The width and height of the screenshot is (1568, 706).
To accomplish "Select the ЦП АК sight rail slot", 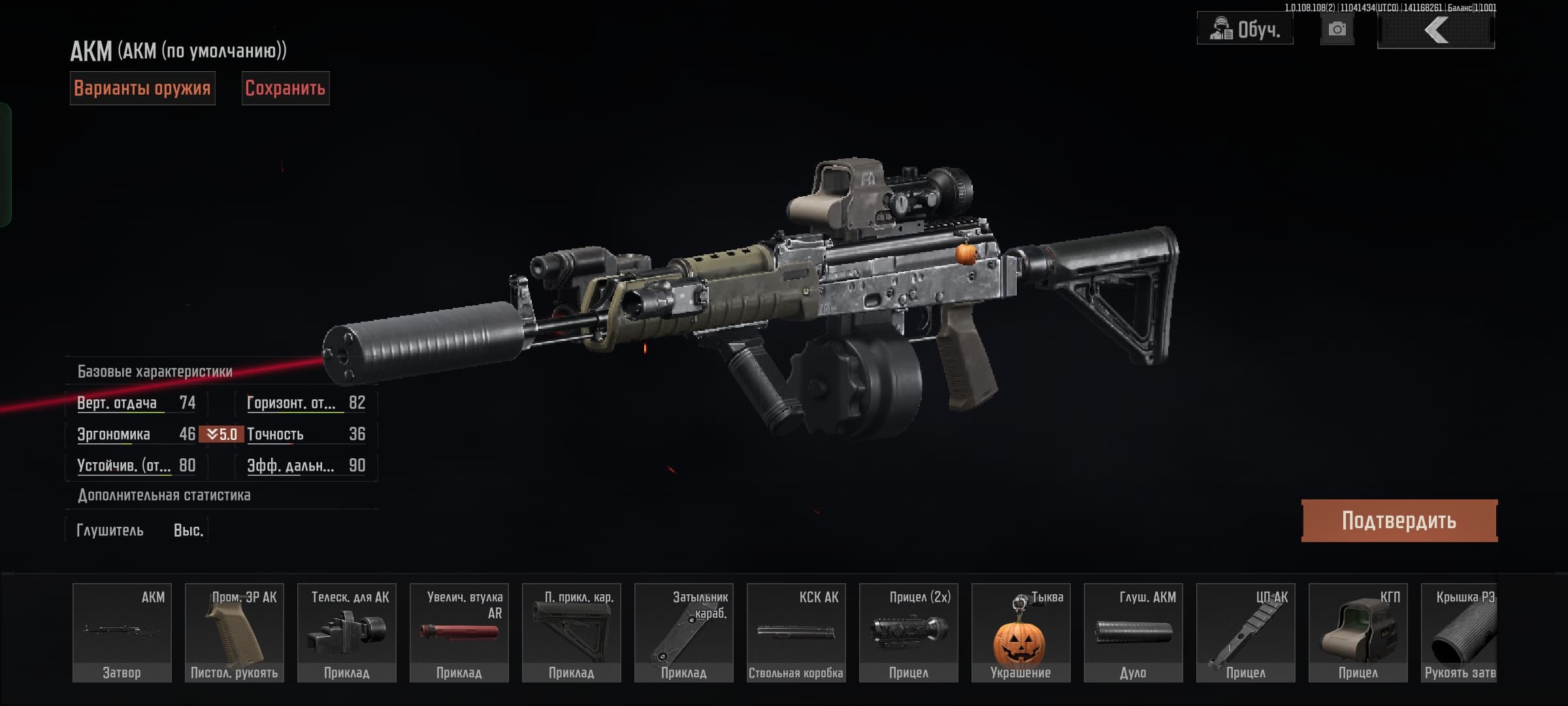I will click(1246, 633).
